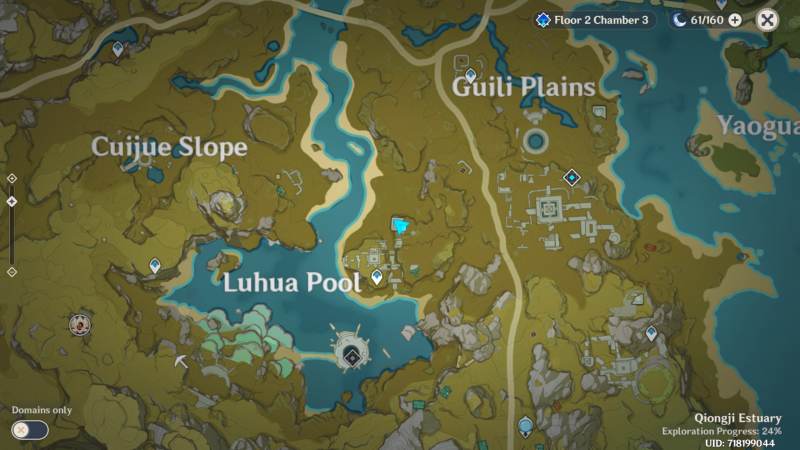Select the round portrait marker on the map
This screenshot has width=800, height=450.
[x=79, y=323]
